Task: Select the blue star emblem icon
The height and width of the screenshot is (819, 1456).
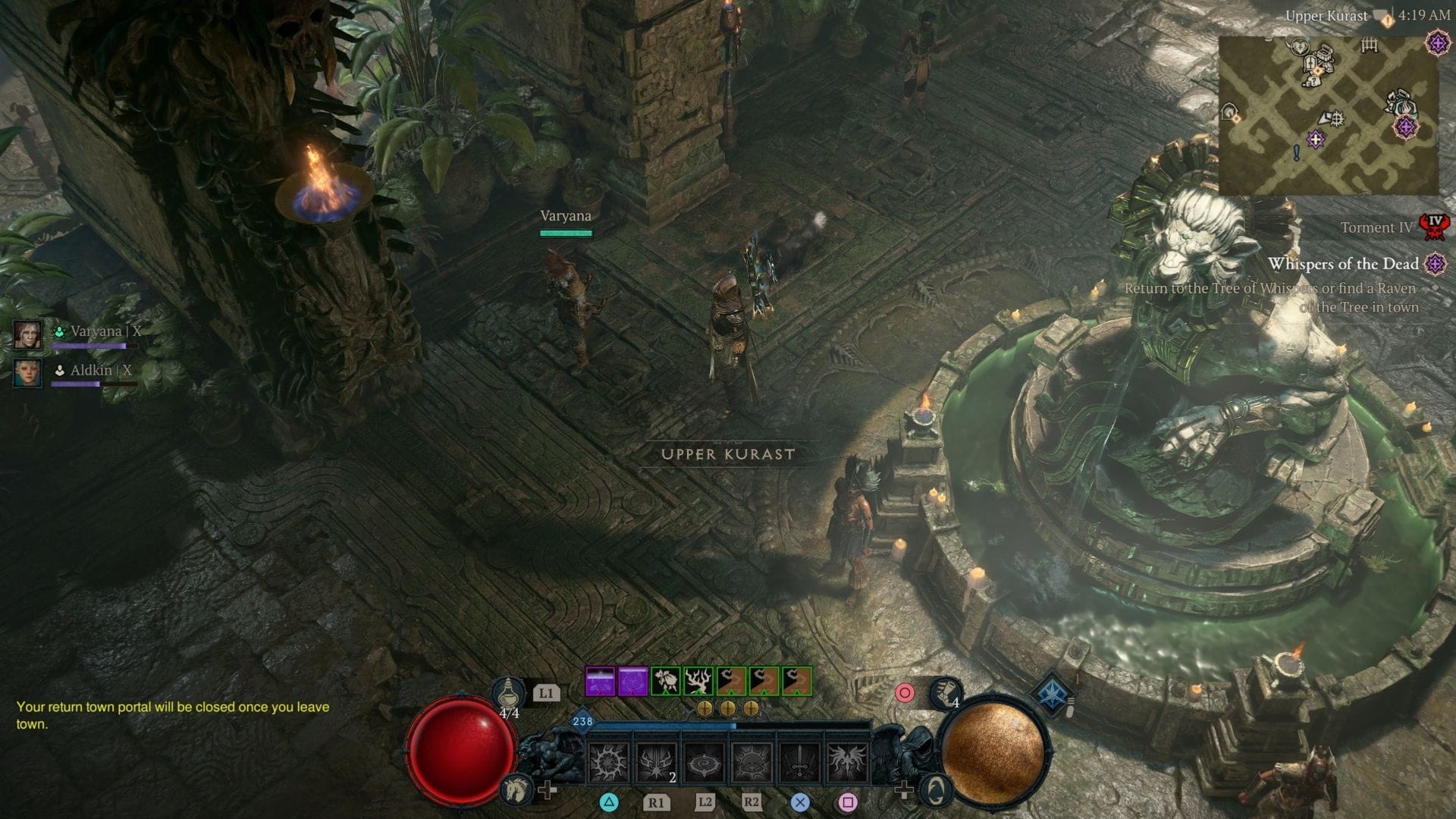Action: click(x=1053, y=695)
